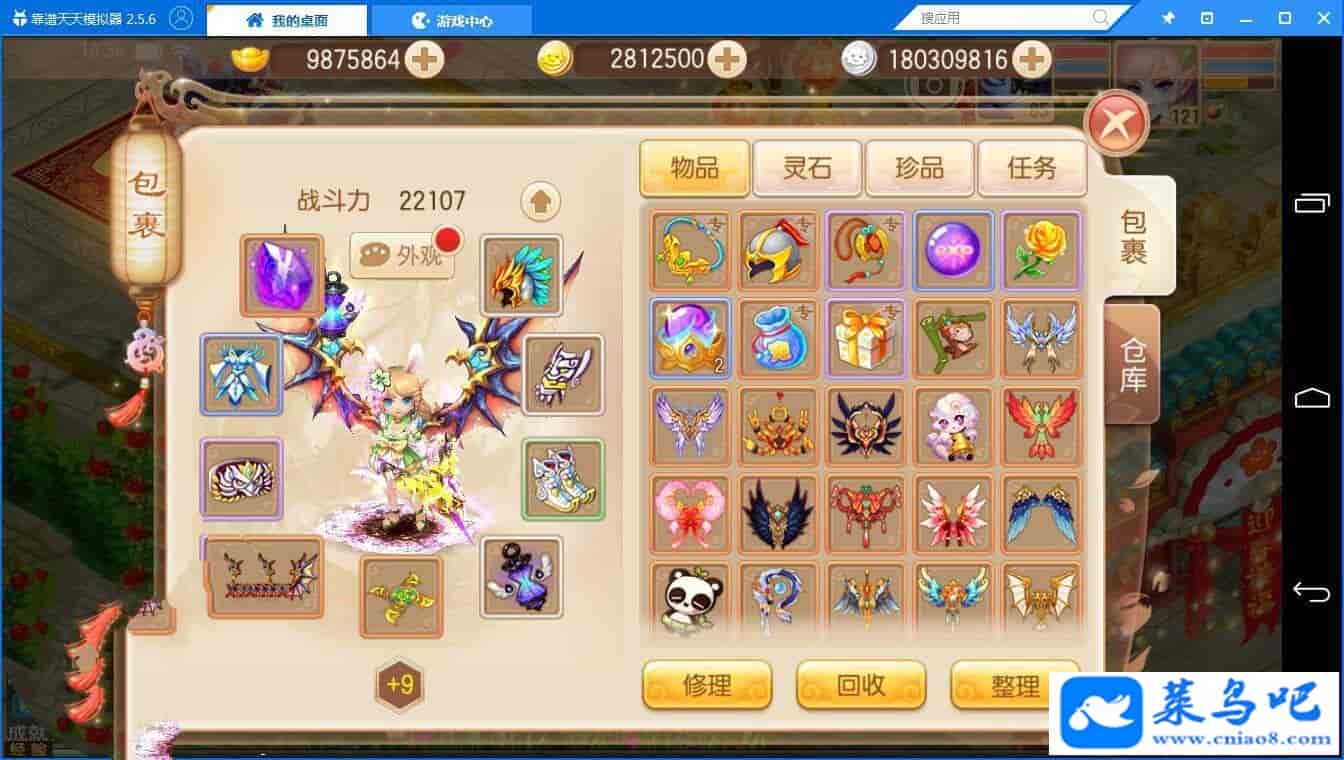The width and height of the screenshot is (1344, 760).
Task: Add silver coins with the plus button
Action: [x=1030, y=60]
